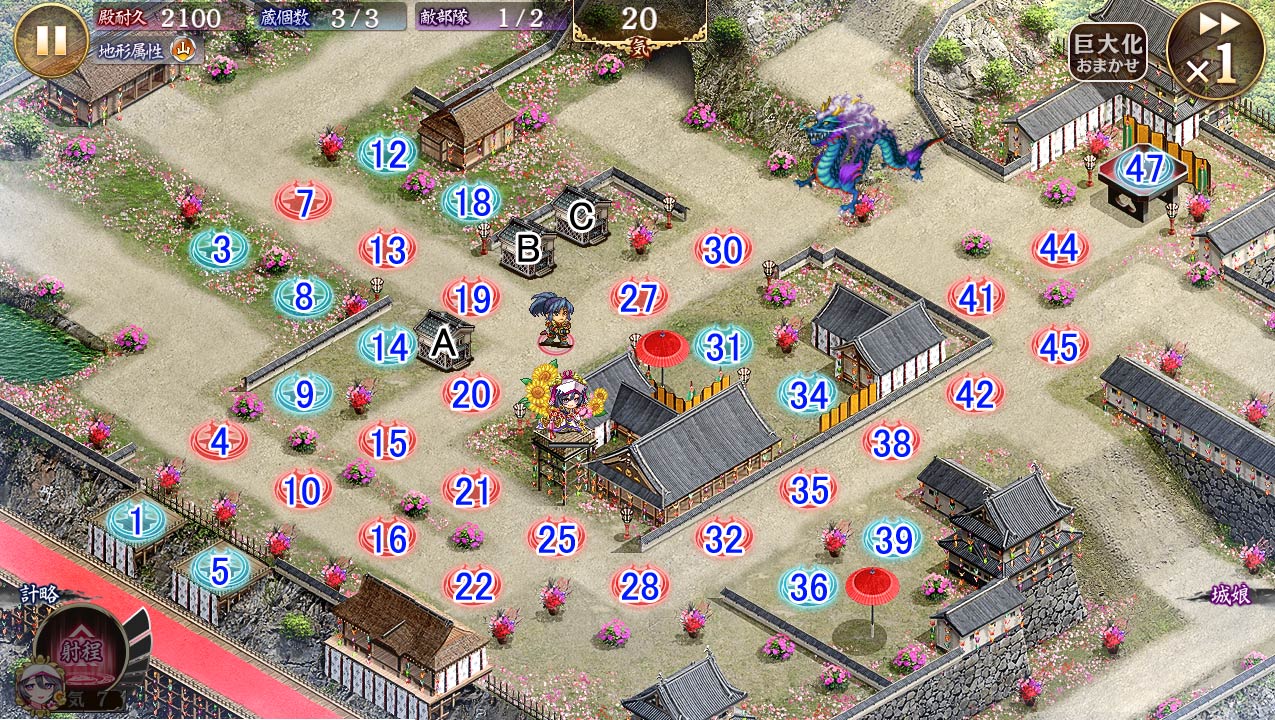1275x720 pixels.
Task: Select red placement tile 7
Action: coord(304,203)
